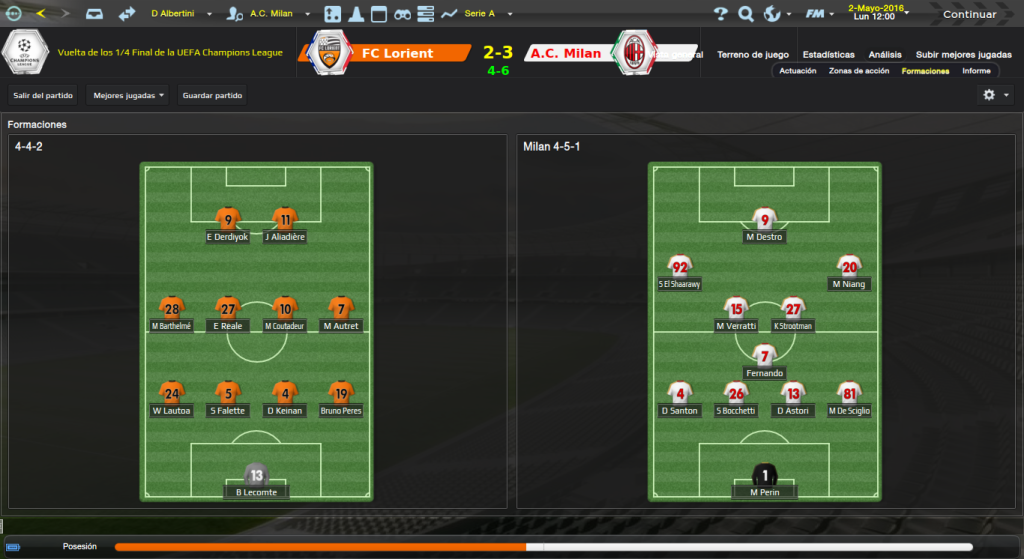
Task: Open the help question mark menu
Action: tap(721, 14)
